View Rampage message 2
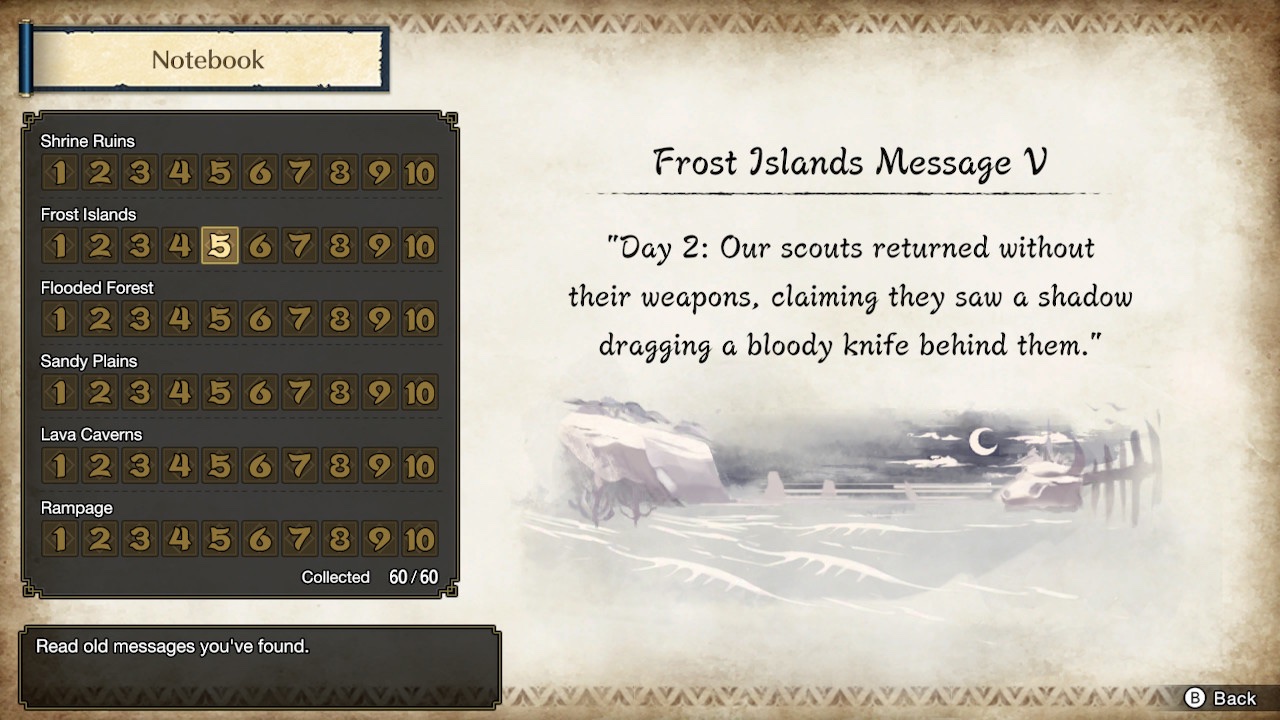The height and width of the screenshot is (720, 1280). (99, 539)
